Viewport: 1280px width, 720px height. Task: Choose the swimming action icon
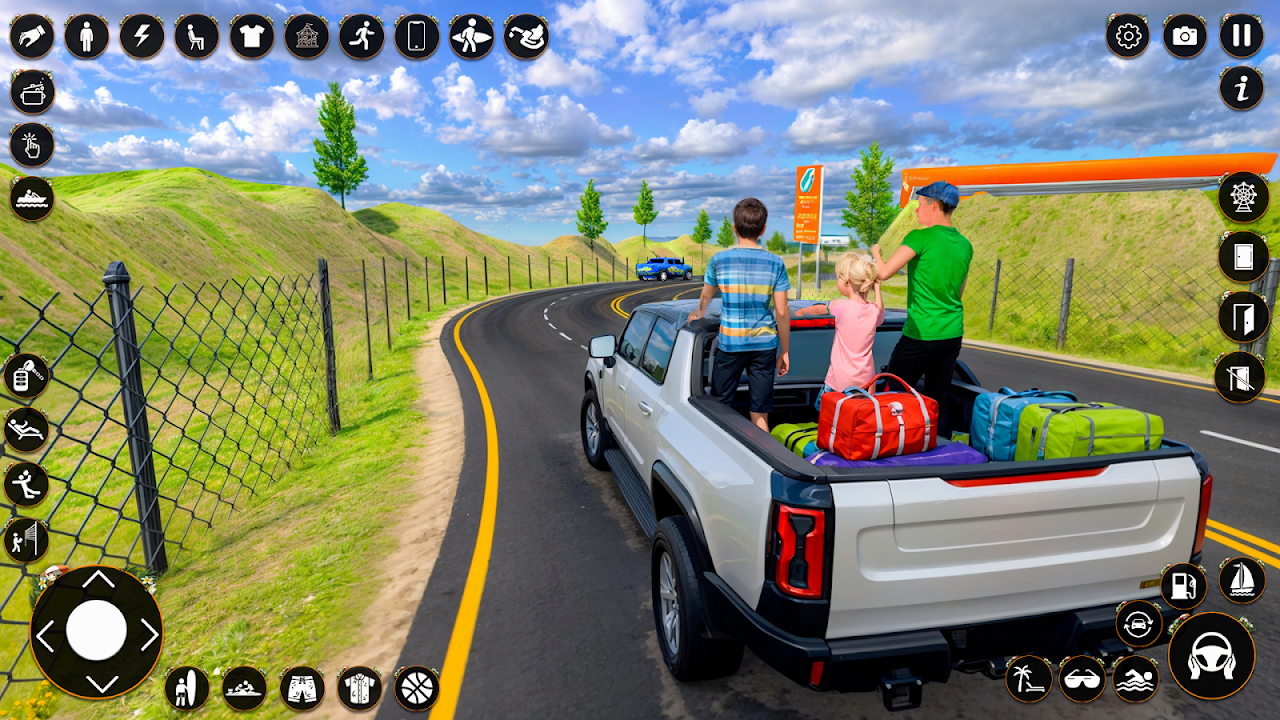pyautogui.click(x=1135, y=678)
